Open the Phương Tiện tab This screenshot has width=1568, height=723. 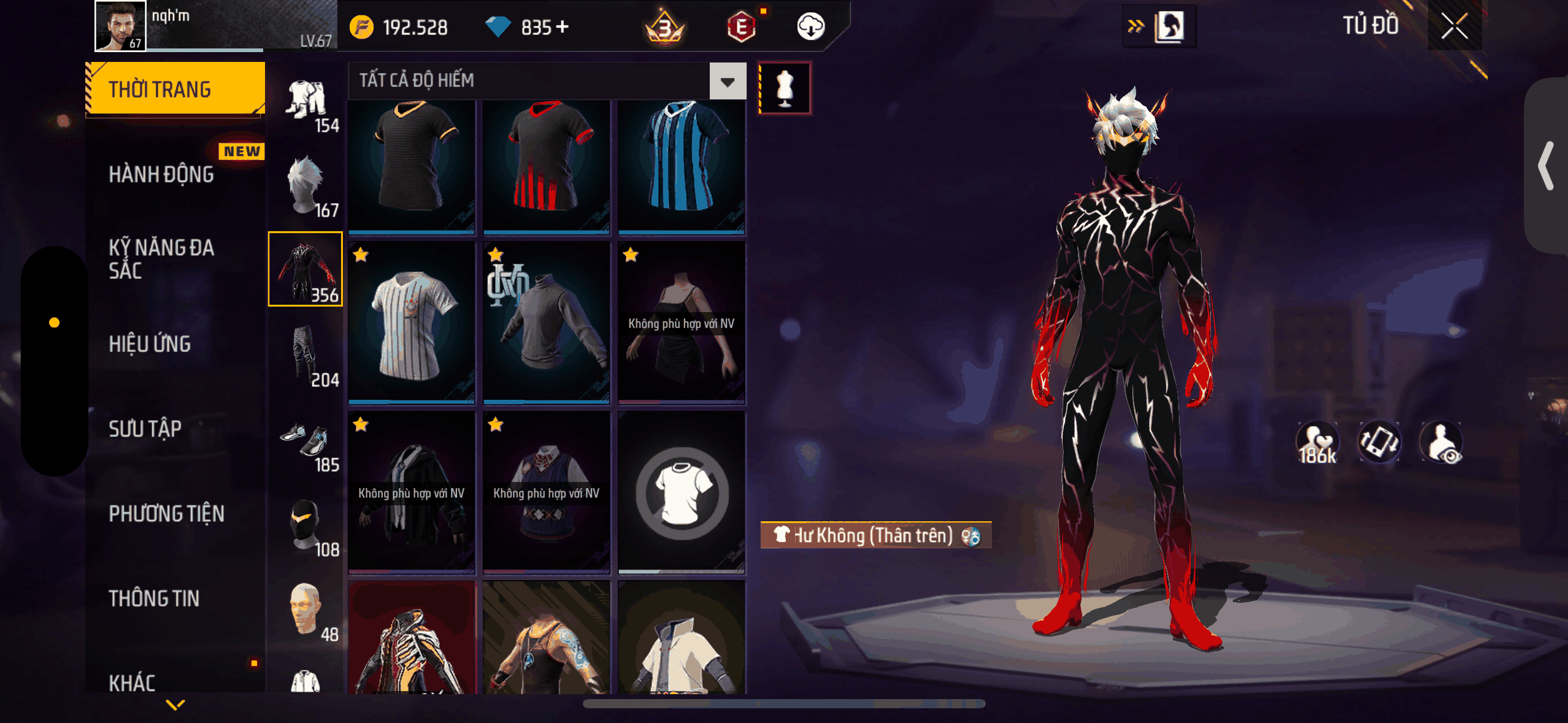[x=166, y=514]
